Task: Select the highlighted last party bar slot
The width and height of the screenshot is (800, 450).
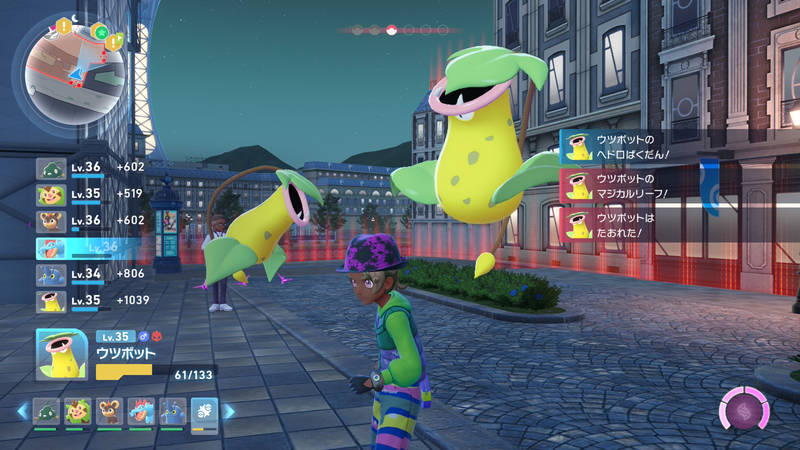Action: tap(204, 411)
